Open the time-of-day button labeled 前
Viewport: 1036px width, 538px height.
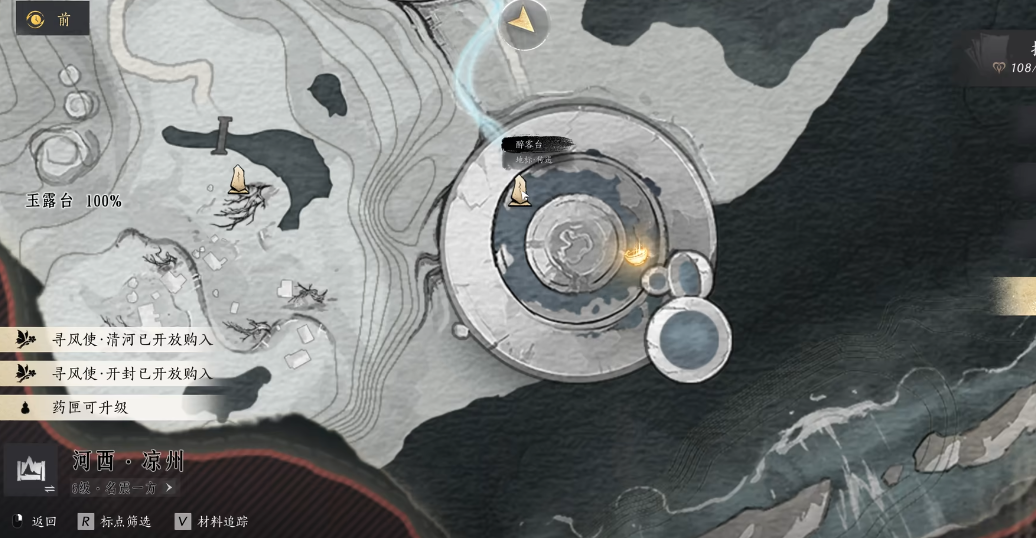50,19
